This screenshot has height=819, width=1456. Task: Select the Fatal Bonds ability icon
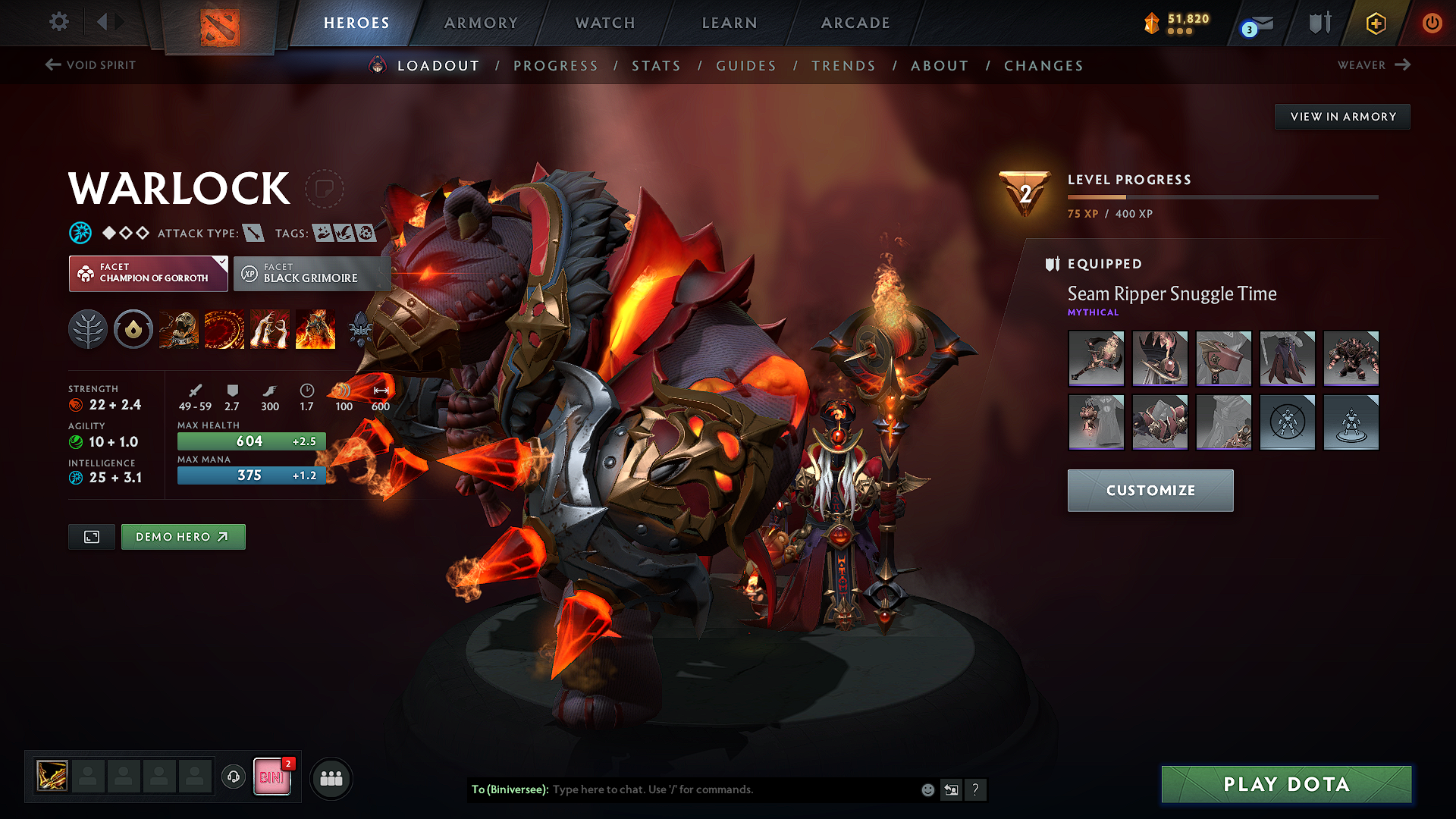(179, 329)
